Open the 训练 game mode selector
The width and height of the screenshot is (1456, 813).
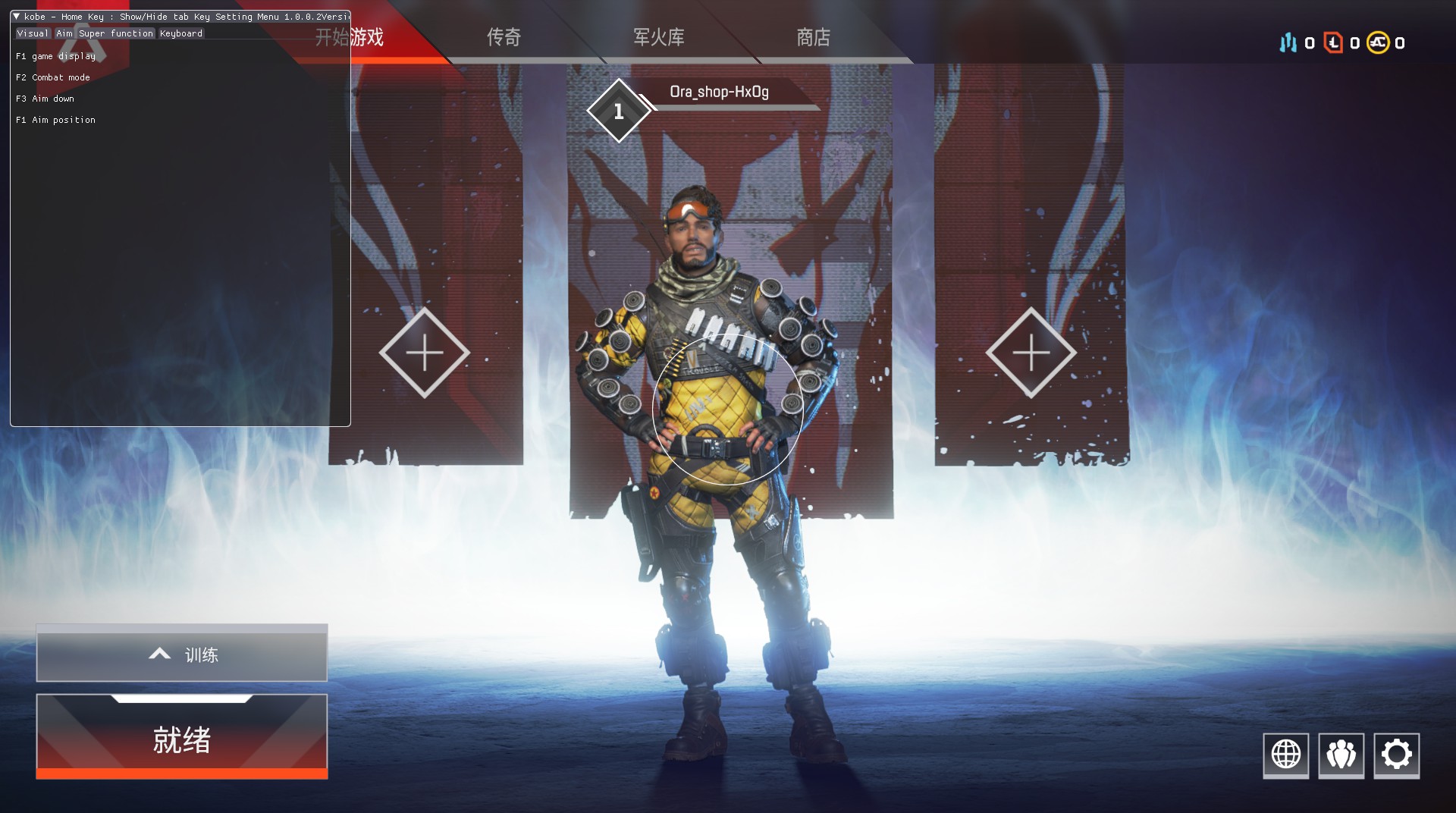point(182,654)
